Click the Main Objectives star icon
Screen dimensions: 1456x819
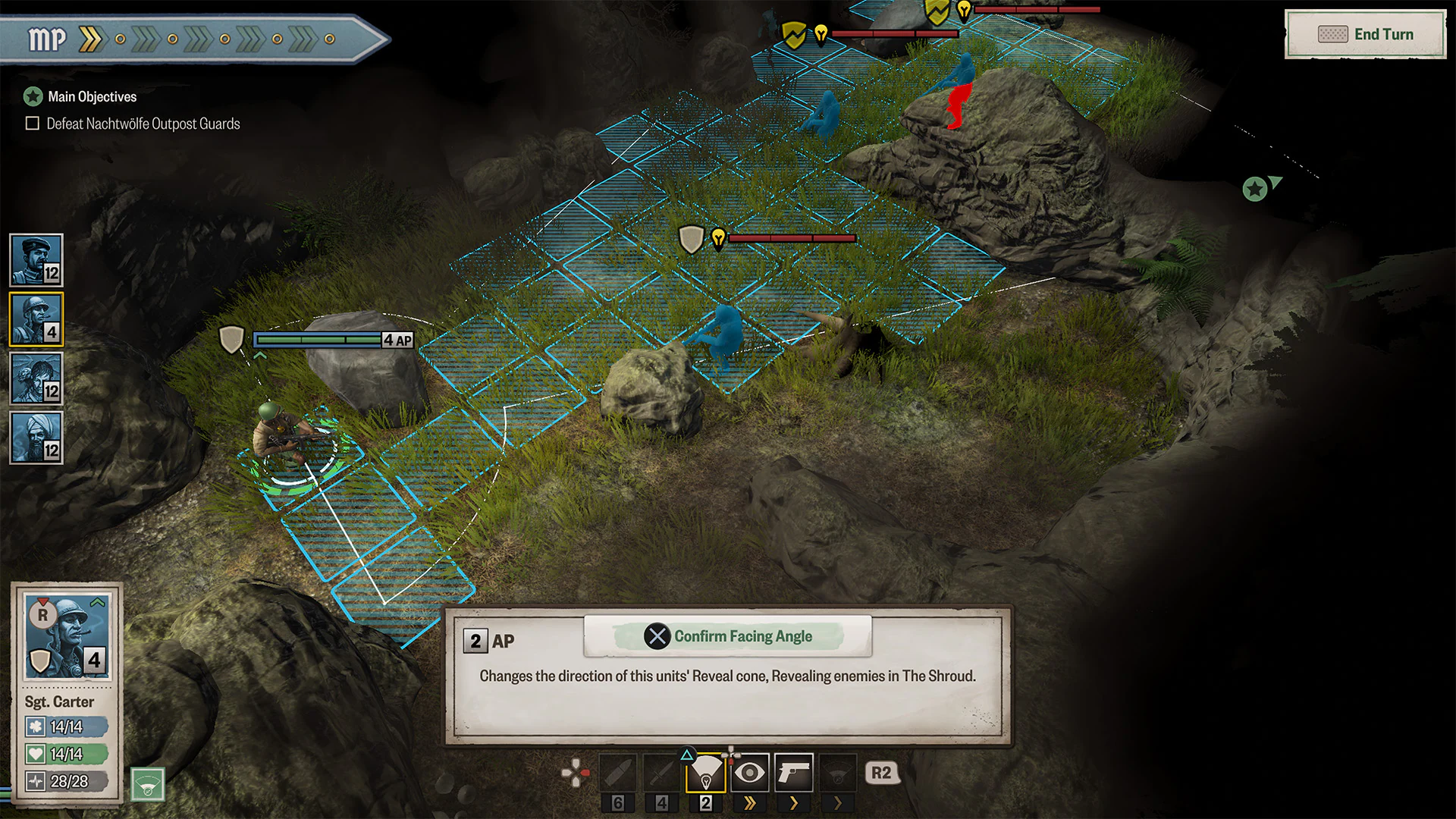tap(32, 96)
